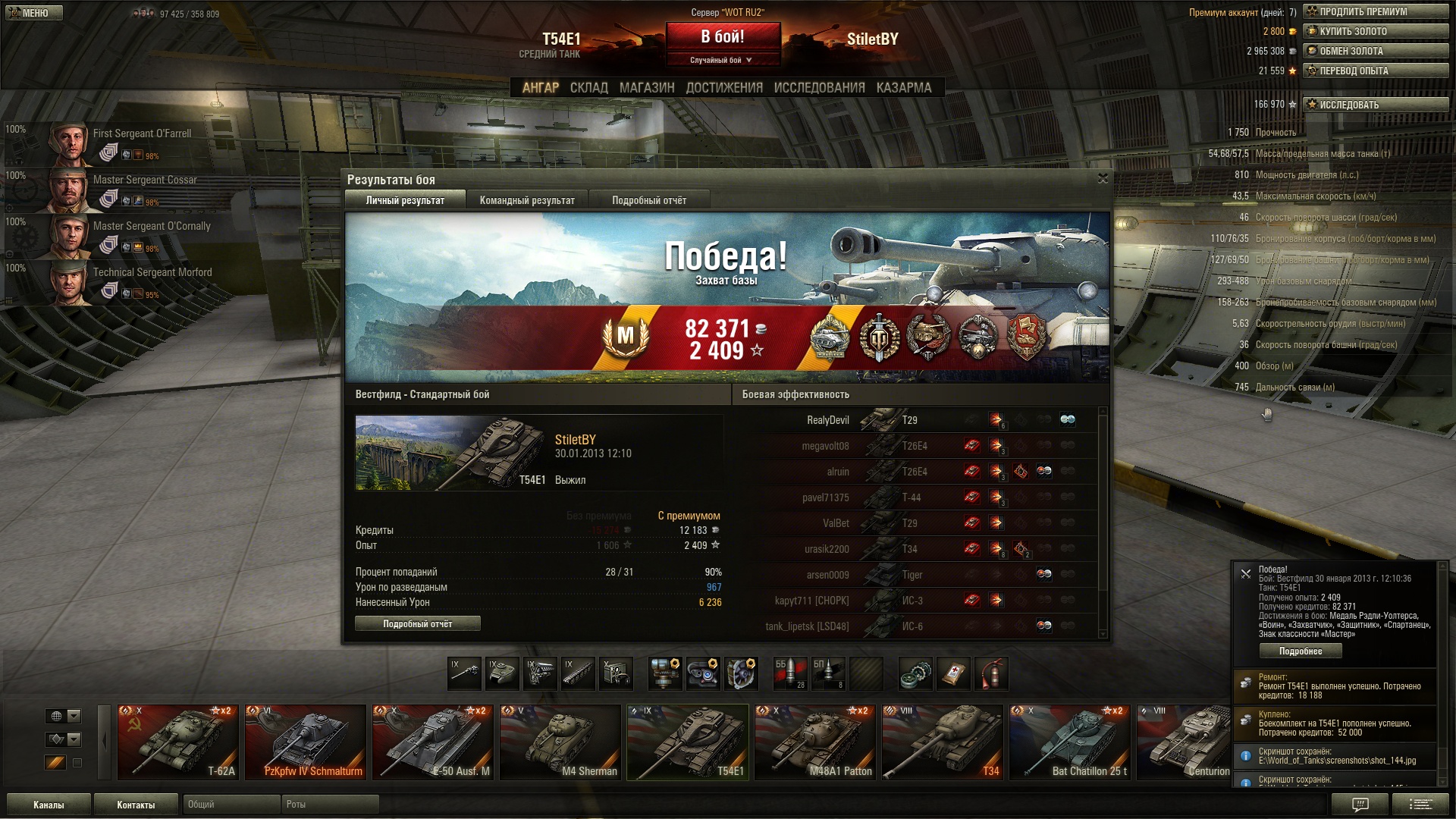Viewport: 1456px width, 819px height.
Task: Click Подробнее in the victory notification
Action: coord(1300,651)
